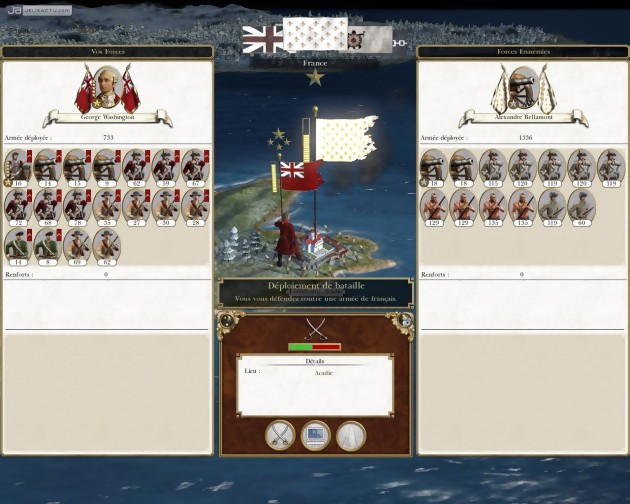This screenshot has height=504, width=630.
Task: Click the French white fleur-de-lis faction flag
Action: click(313, 38)
